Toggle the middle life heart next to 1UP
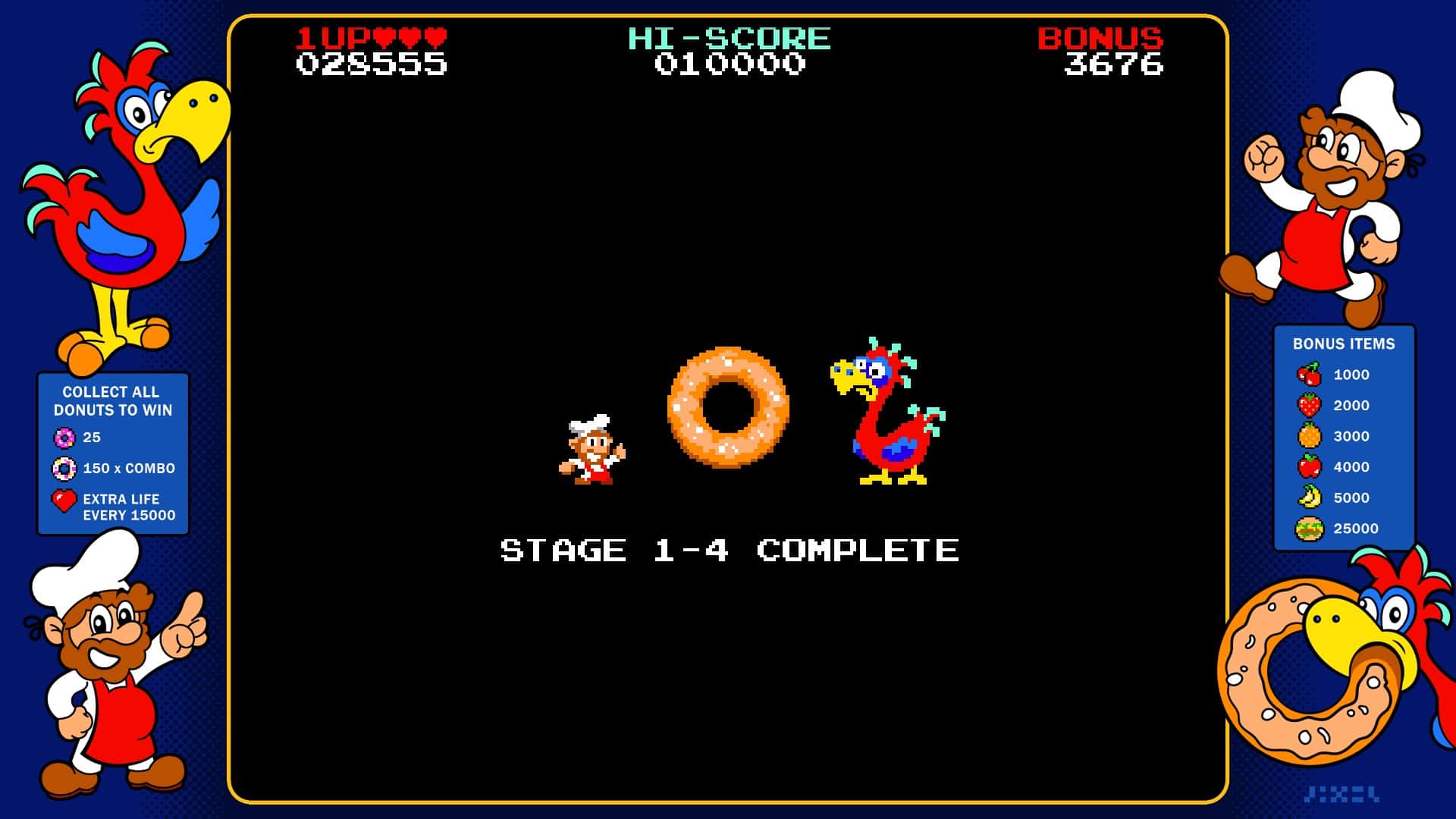The image size is (1456, 819). [x=410, y=36]
